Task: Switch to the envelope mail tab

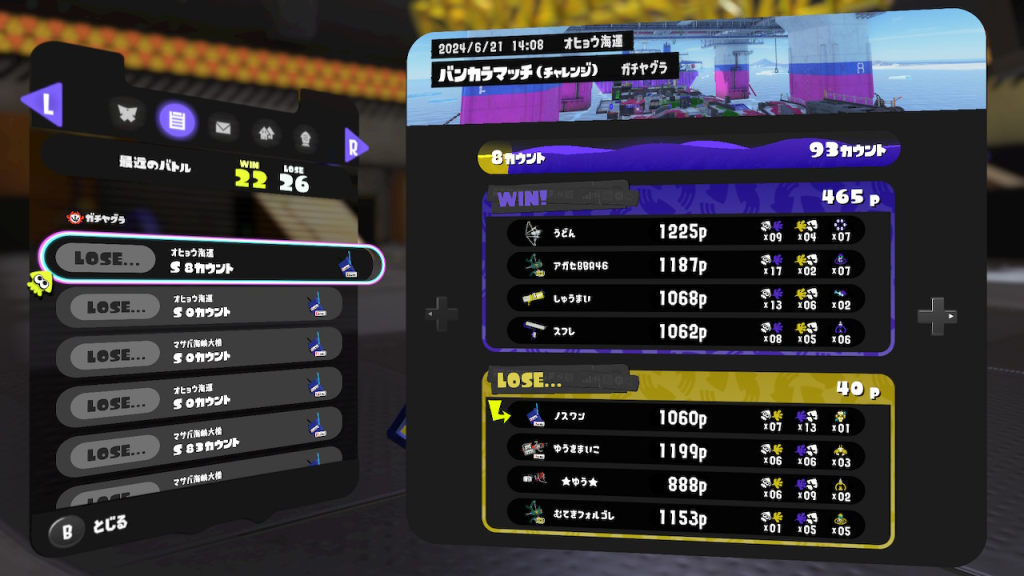Action: (223, 127)
